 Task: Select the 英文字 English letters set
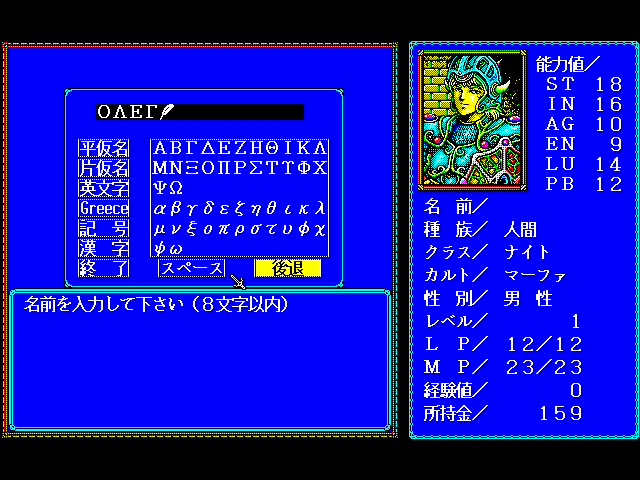pyautogui.click(x=104, y=188)
